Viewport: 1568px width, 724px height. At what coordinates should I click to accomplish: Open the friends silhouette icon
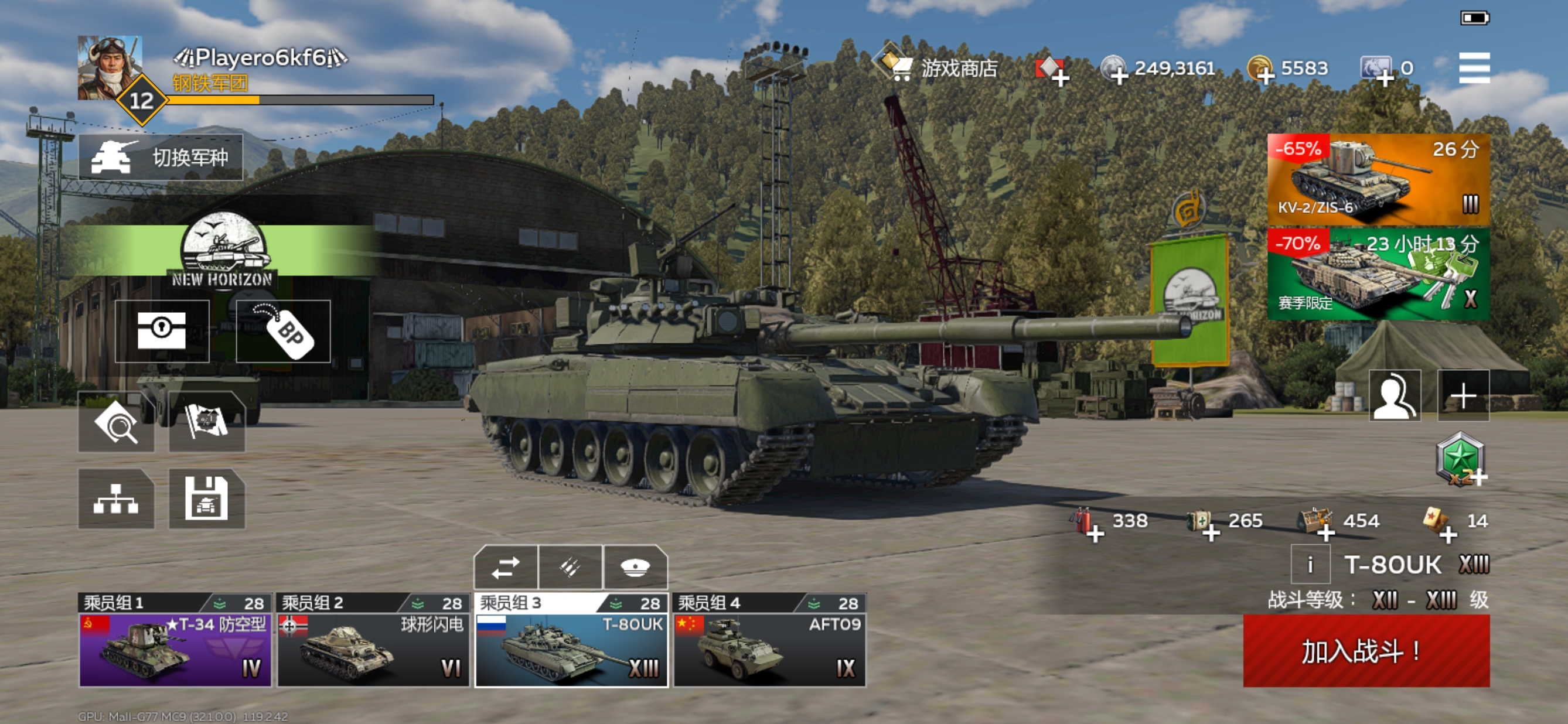[1394, 395]
